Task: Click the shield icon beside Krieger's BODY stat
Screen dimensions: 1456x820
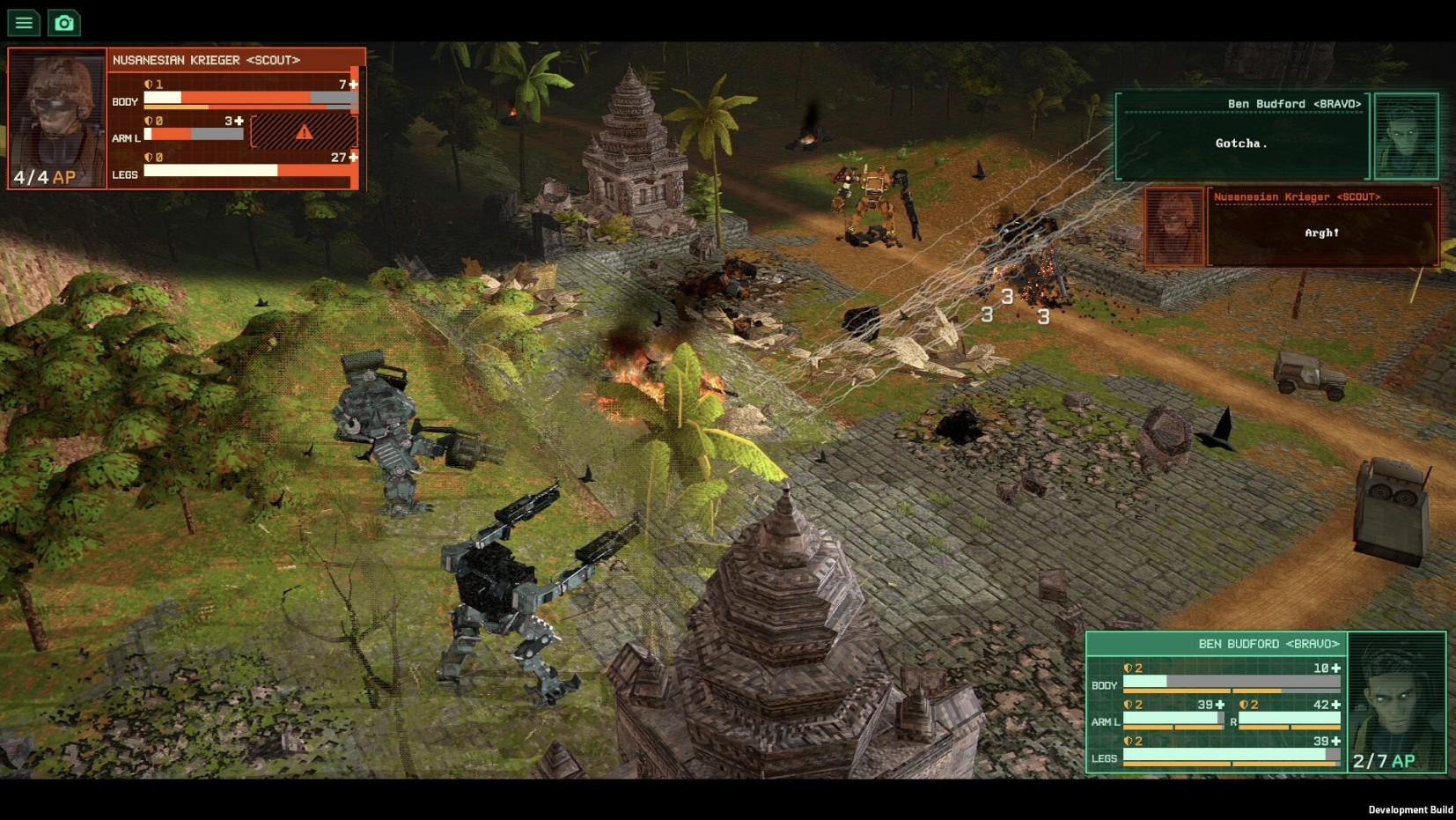Action: (x=149, y=85)
